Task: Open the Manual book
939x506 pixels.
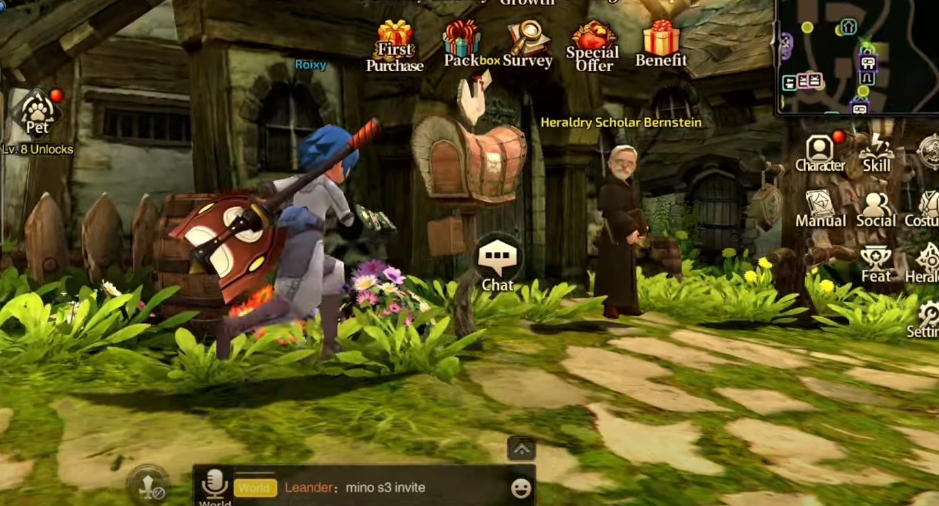Action: tap(820, 208)
